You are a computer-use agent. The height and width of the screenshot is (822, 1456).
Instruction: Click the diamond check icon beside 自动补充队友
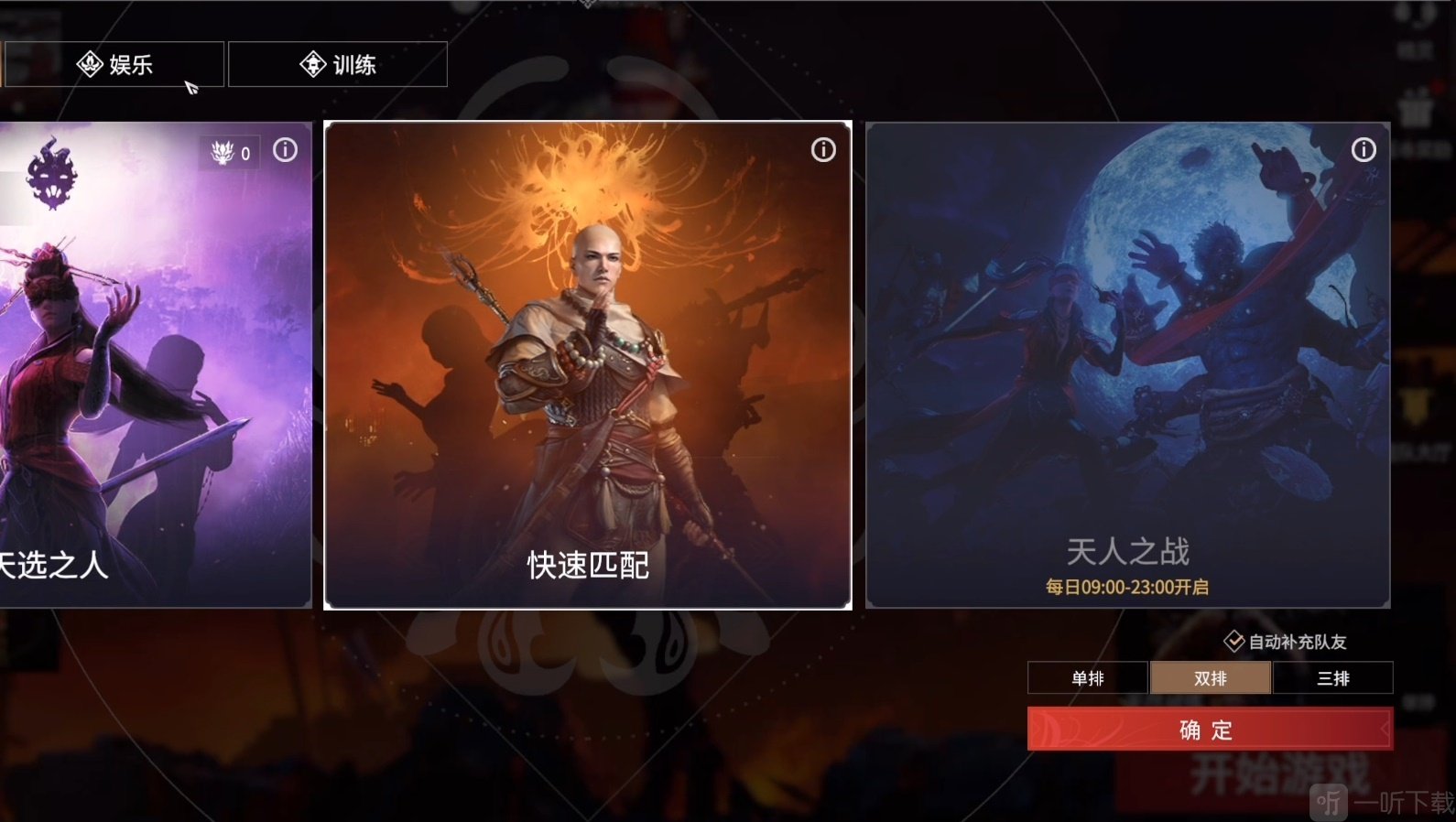pos(1234,642)
